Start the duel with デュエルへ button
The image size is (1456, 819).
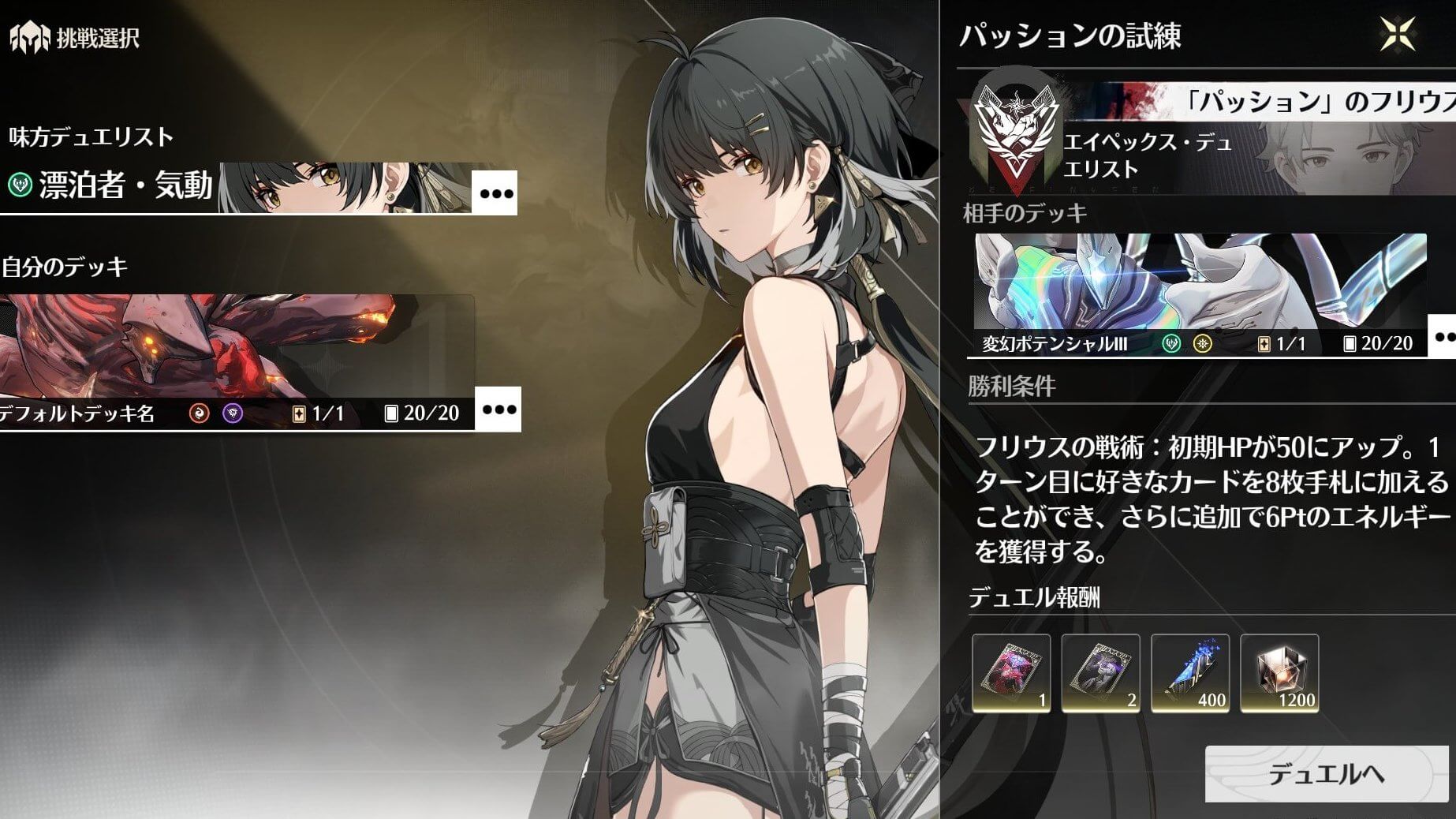(1326, 774)
